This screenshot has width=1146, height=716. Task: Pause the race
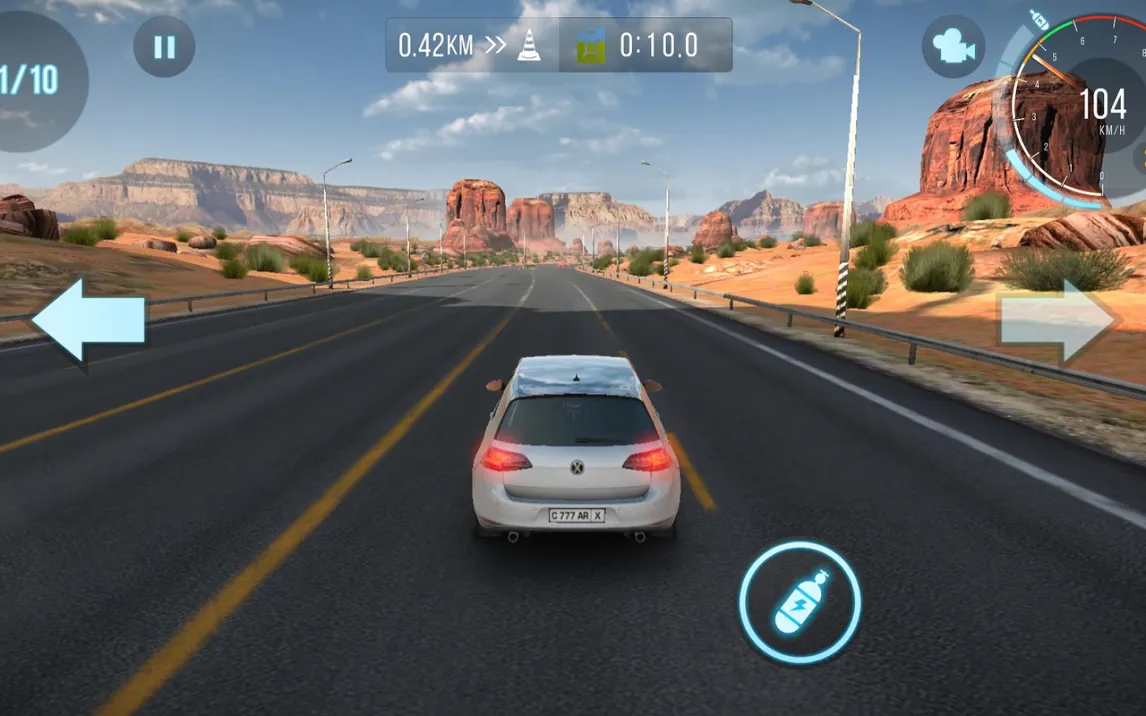pos(164,47)
